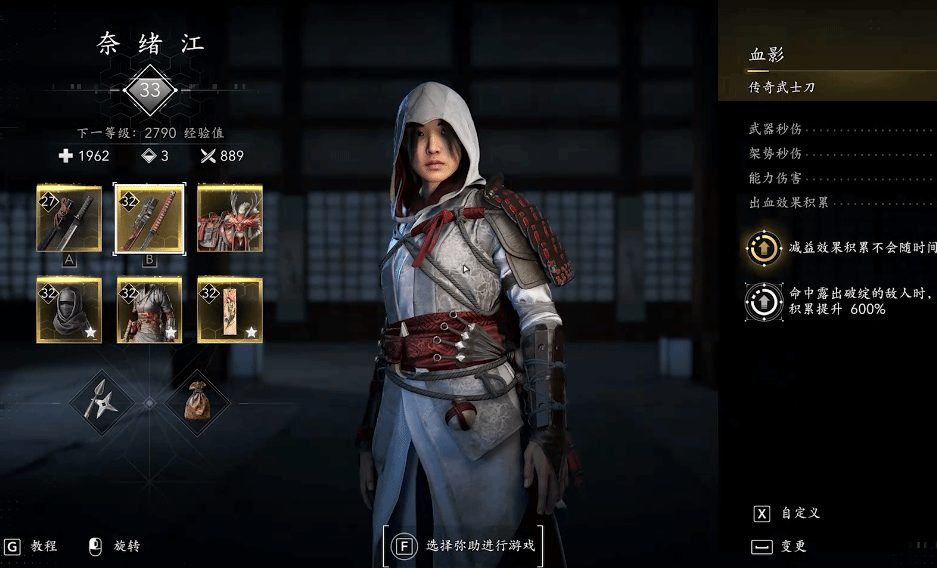Select the level 27 katana in slot A

(x=69, y=218)
